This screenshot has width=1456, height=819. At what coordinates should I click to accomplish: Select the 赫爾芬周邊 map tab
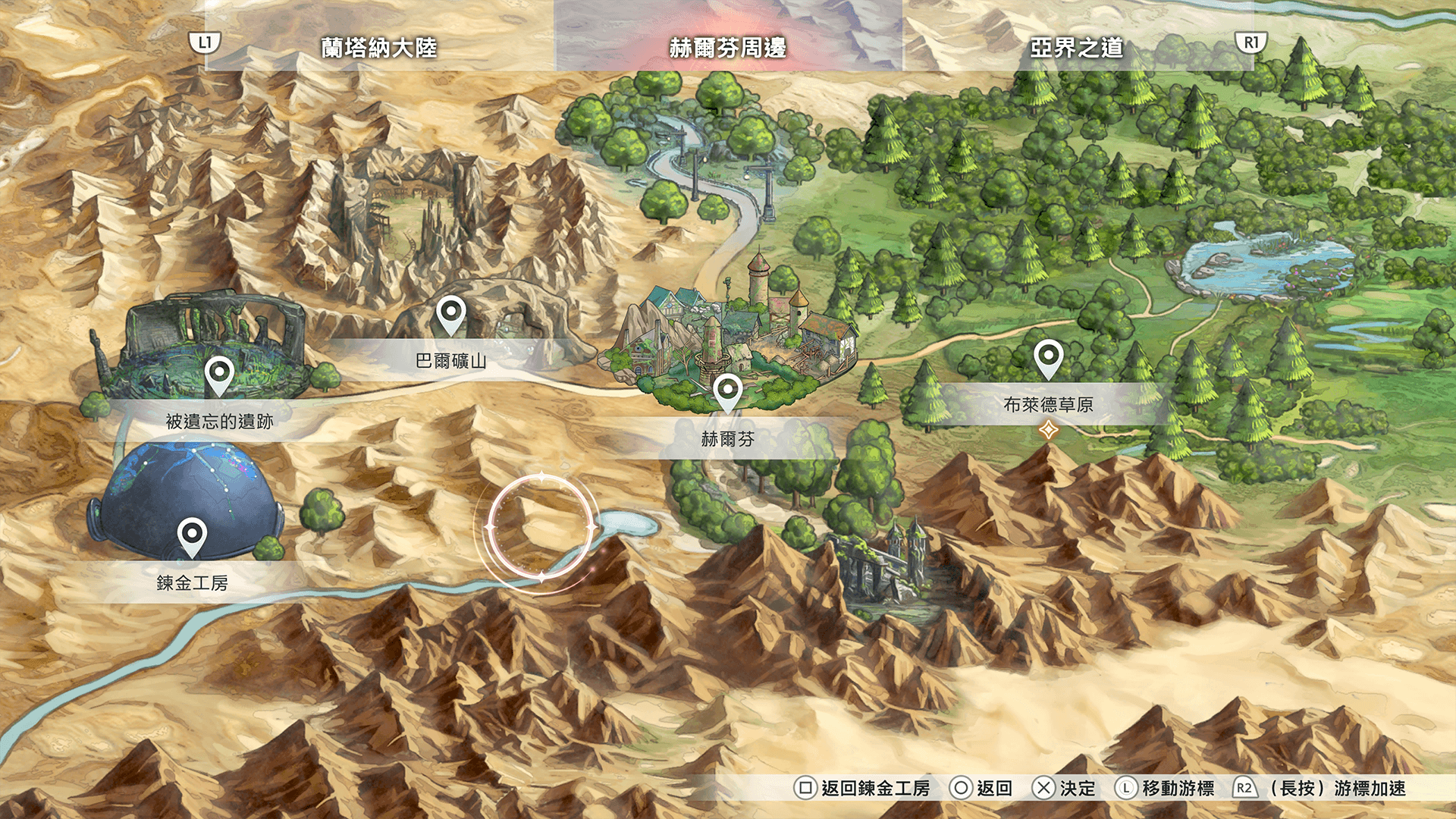click(727, 48)
